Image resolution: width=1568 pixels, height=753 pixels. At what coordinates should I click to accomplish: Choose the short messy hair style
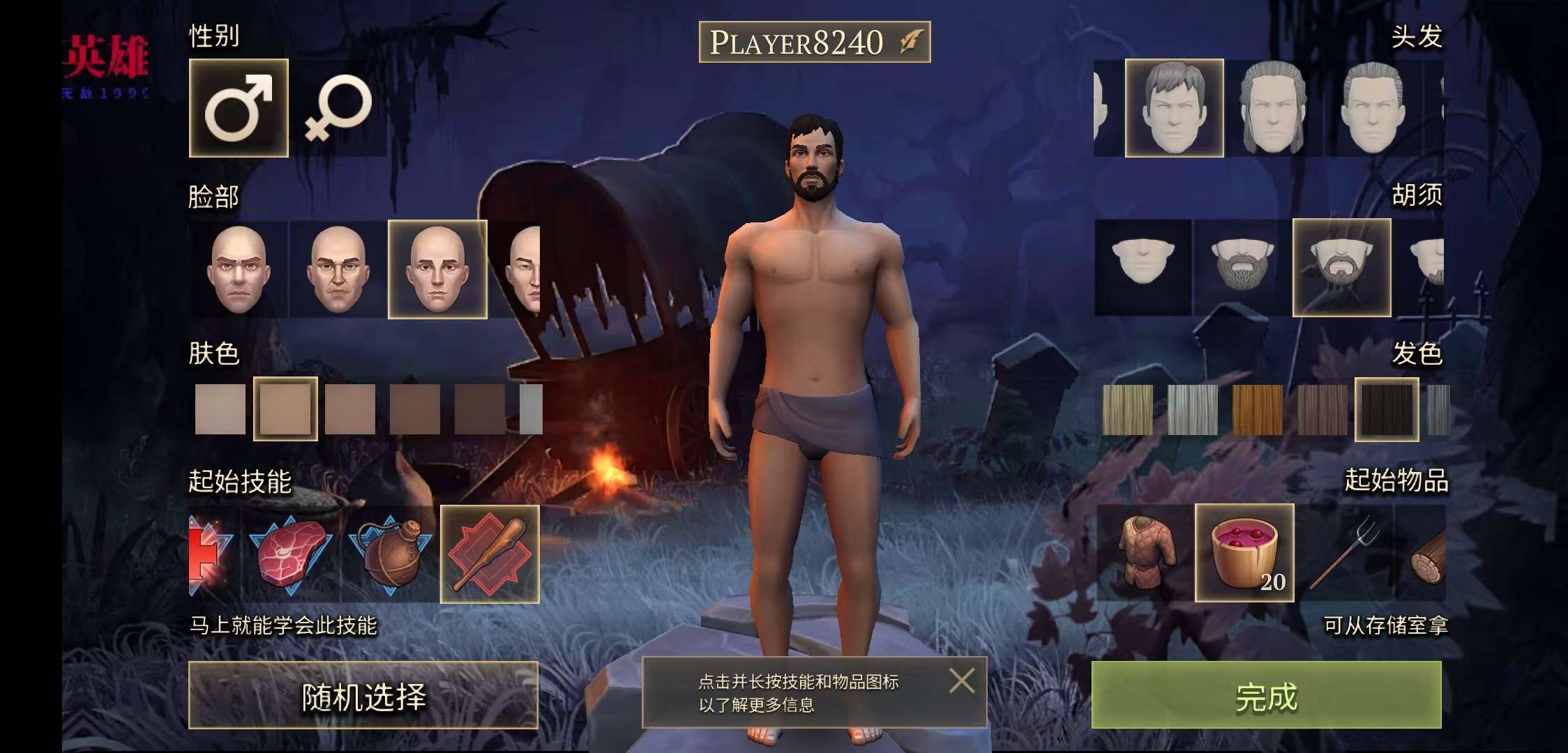[1174, 108]
